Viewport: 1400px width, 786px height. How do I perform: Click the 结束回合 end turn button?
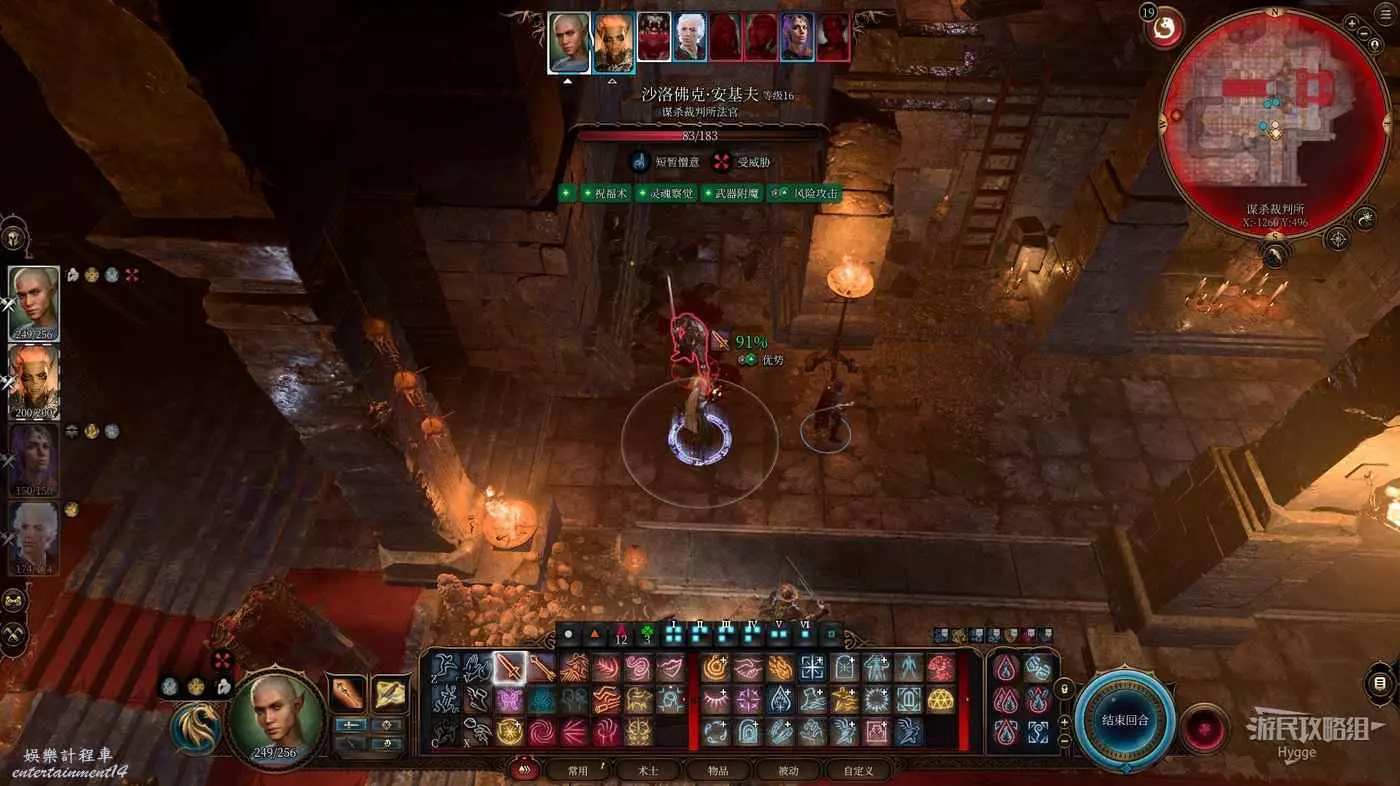(1125, 720)
